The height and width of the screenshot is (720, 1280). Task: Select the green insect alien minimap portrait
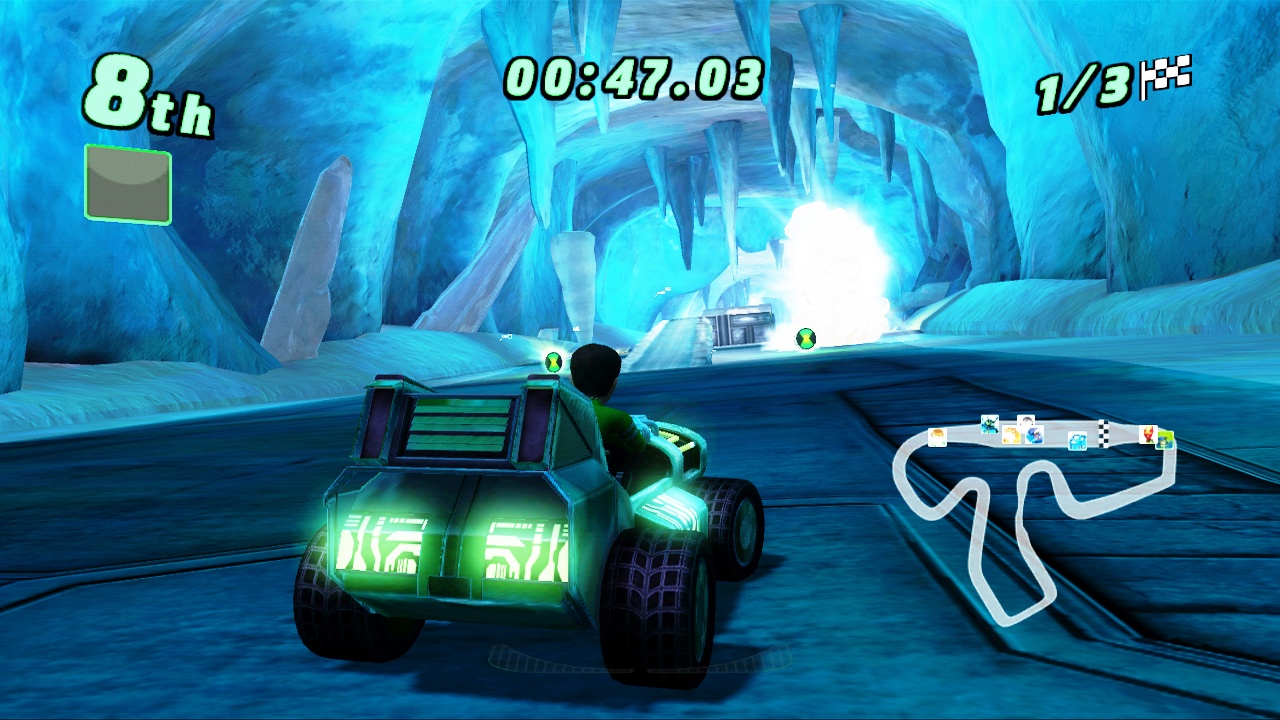(989, 426)
